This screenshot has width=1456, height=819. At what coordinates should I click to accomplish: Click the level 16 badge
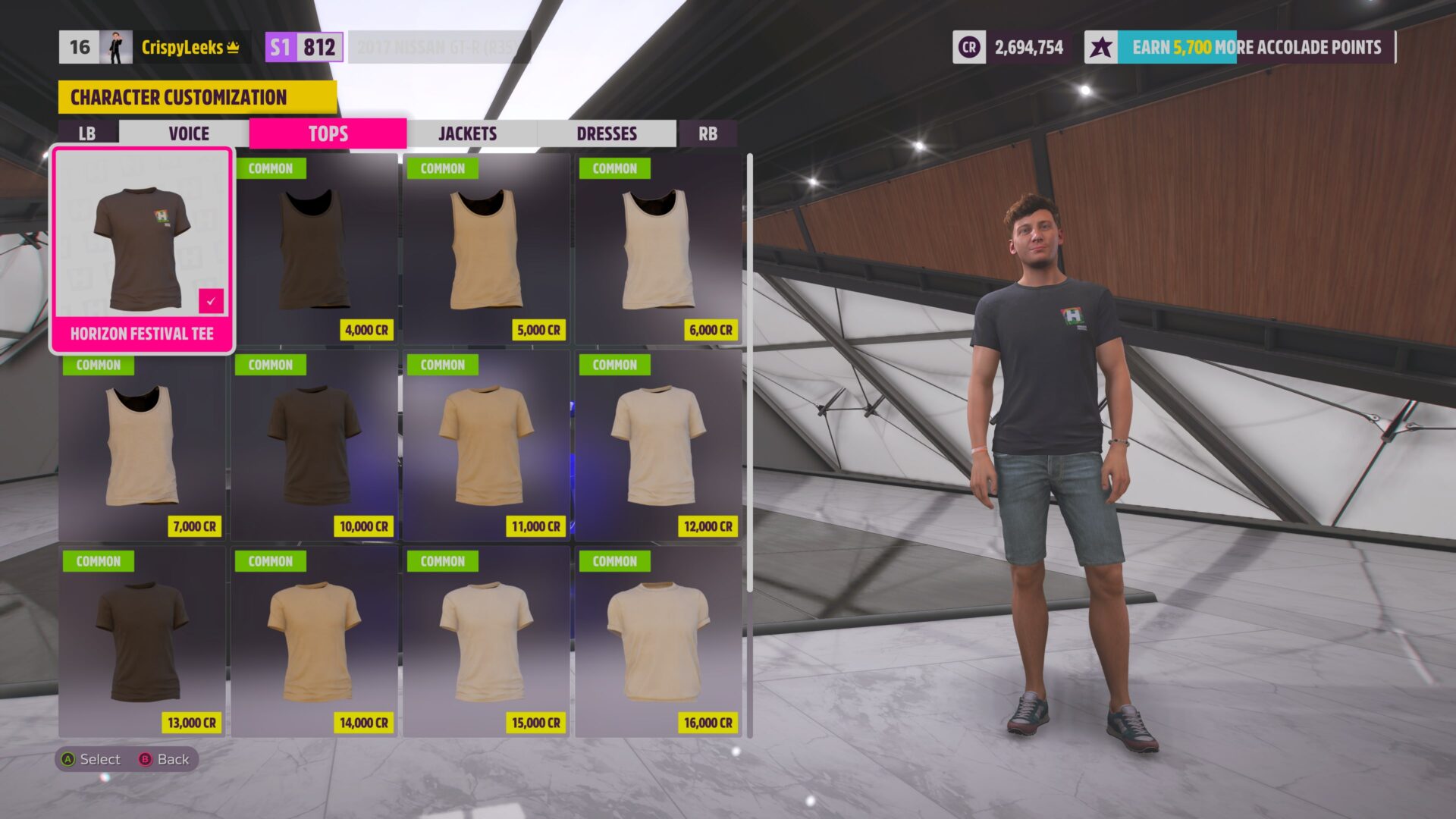click(80, 47)
